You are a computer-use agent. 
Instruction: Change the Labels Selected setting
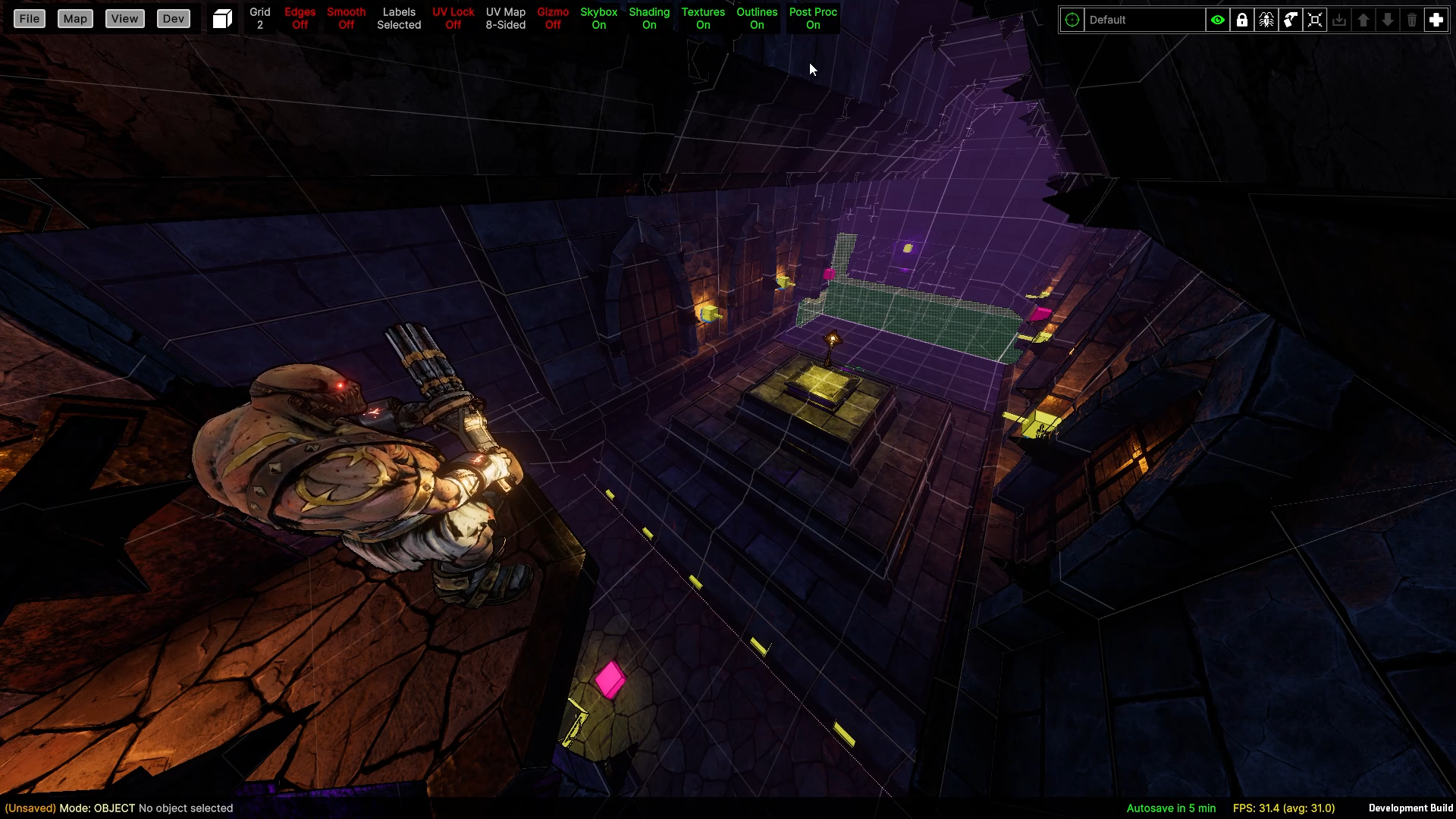[399, 19]
